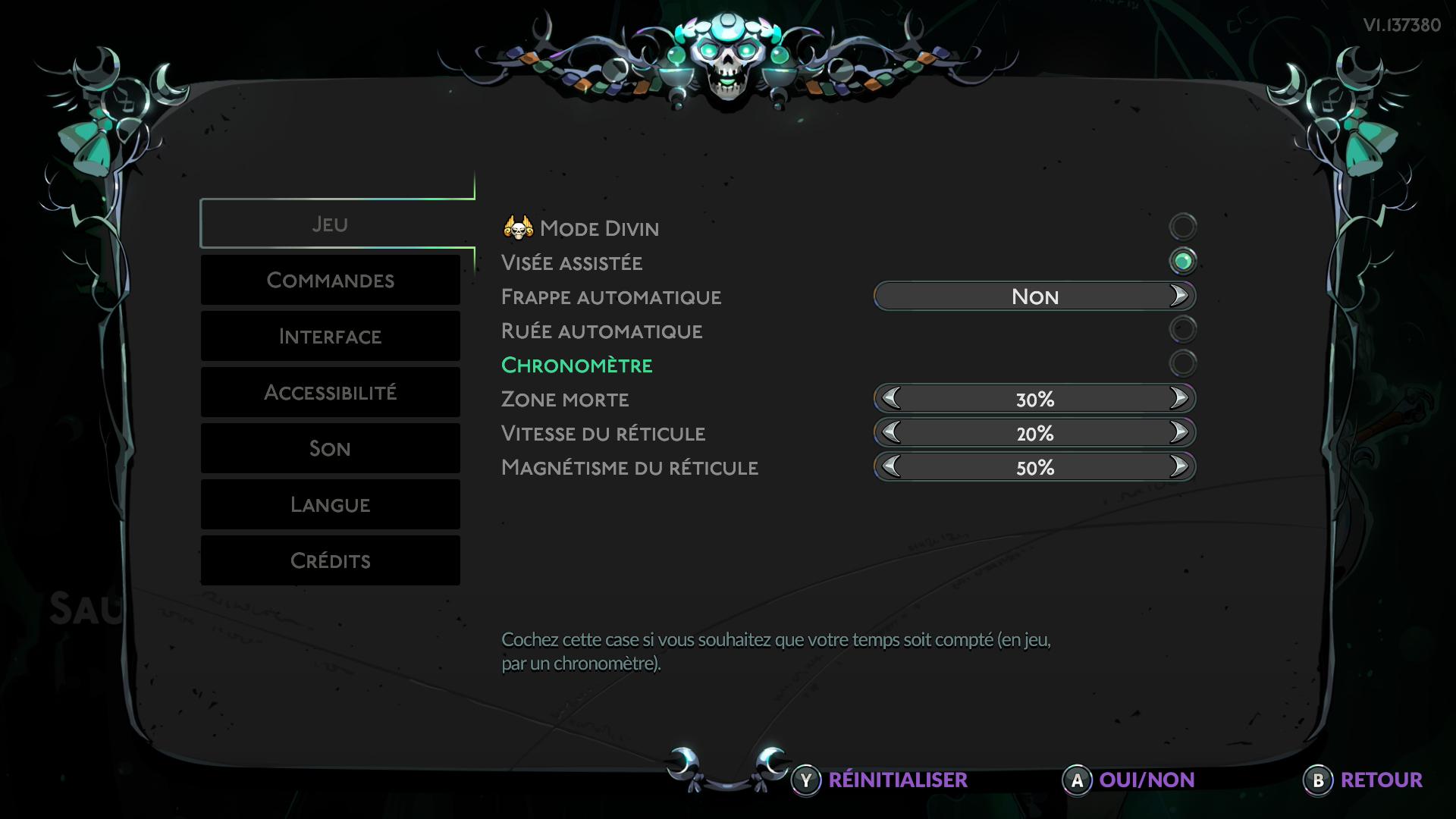
Task: Reduce Magnétisme du réticule with left arrow
Action: click(x=891, y=466)
